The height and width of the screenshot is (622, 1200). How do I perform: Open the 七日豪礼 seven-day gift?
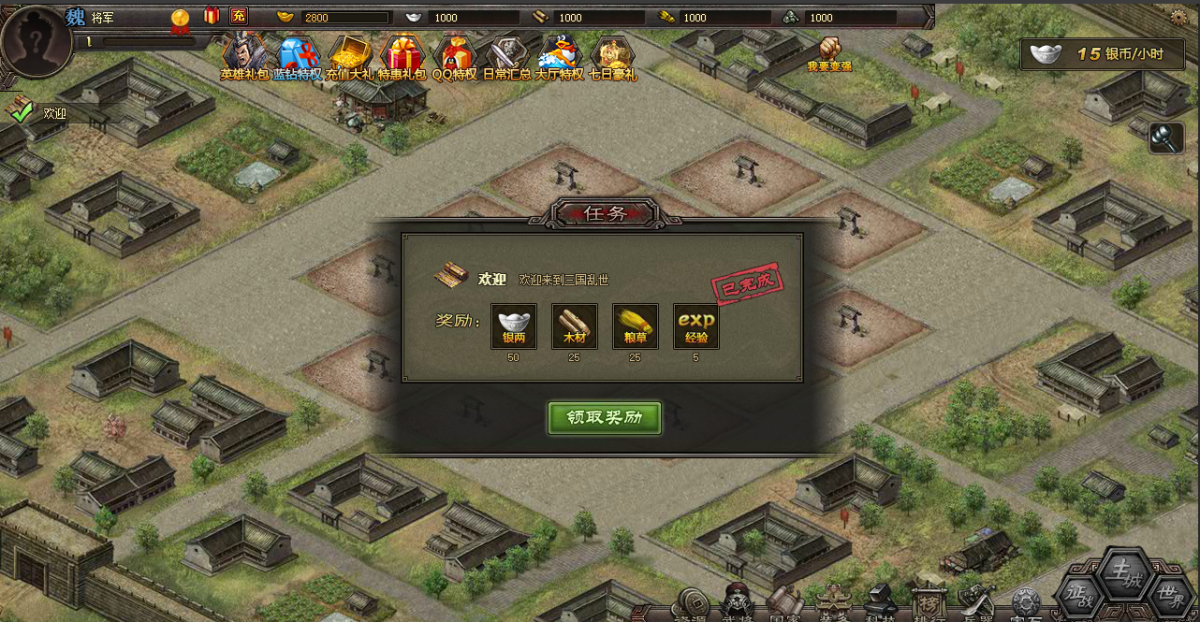(612, 55)
